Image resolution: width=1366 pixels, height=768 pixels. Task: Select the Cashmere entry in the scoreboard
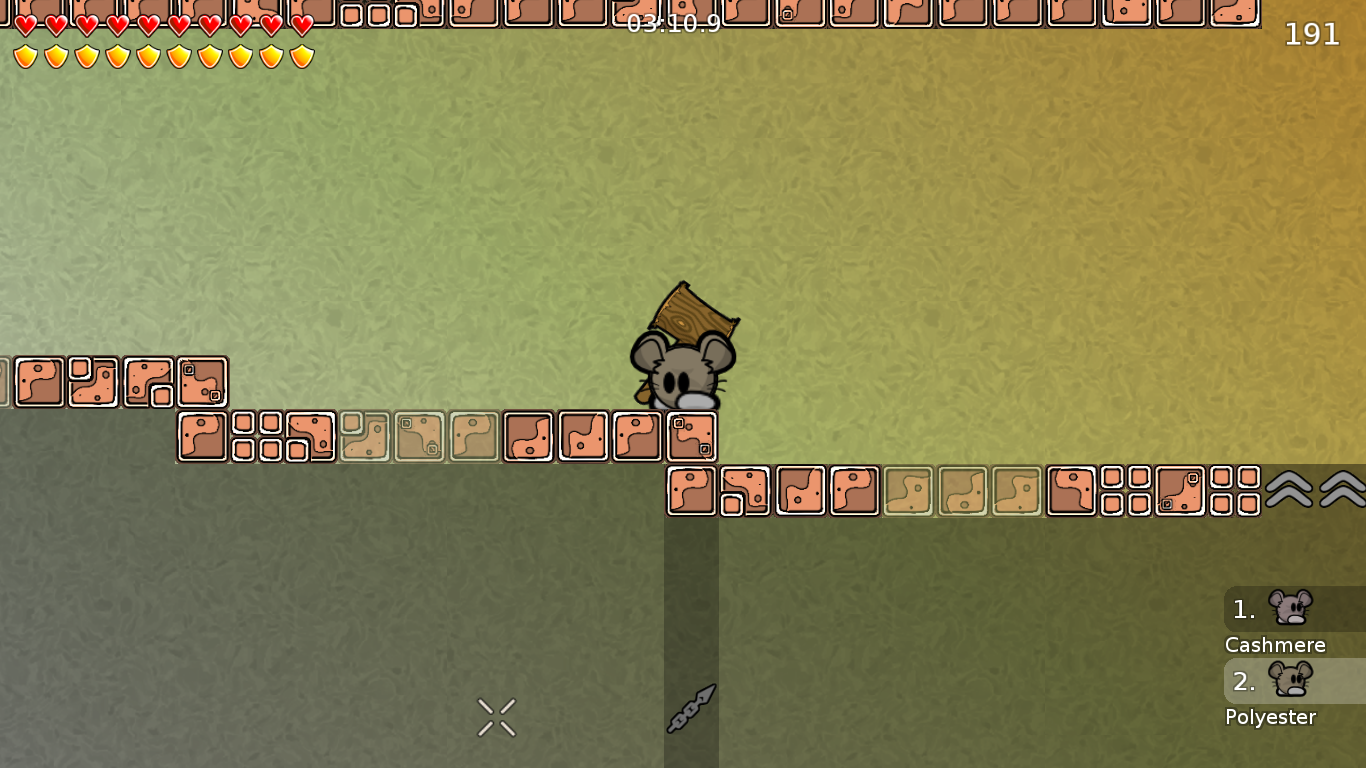[1275, 645]
